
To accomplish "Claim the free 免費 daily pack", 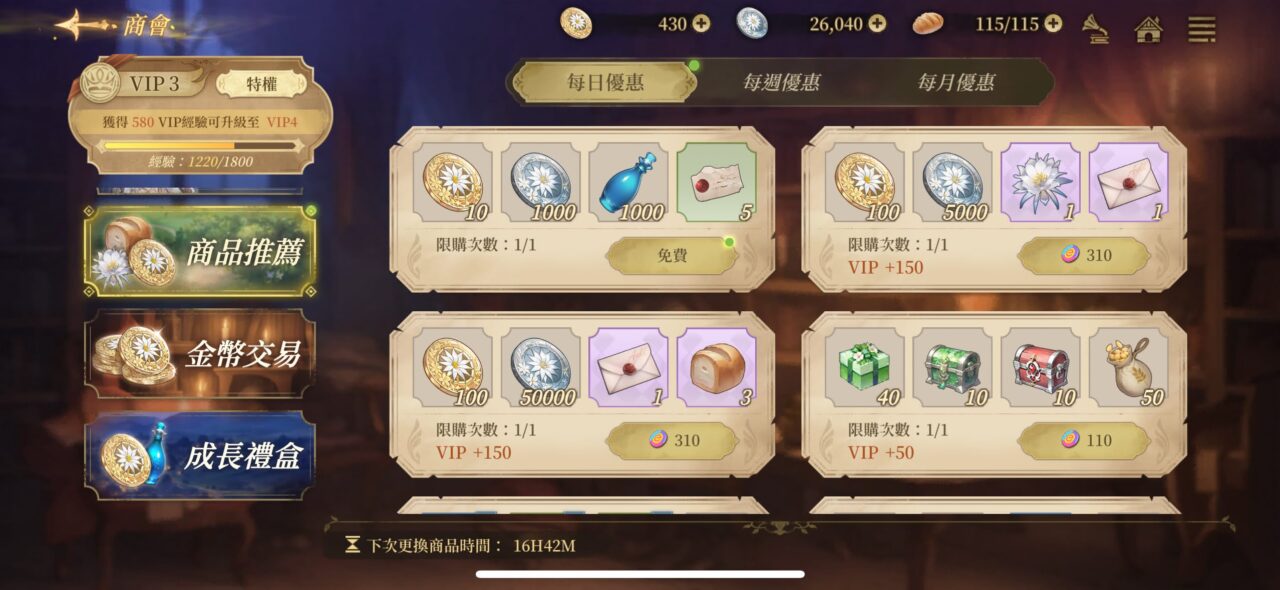I will point(672,256).
